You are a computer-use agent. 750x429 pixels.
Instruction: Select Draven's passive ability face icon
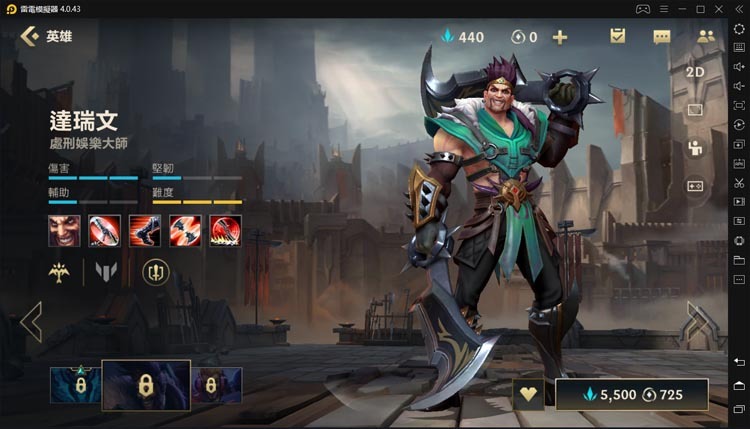(x=64, y=231)
